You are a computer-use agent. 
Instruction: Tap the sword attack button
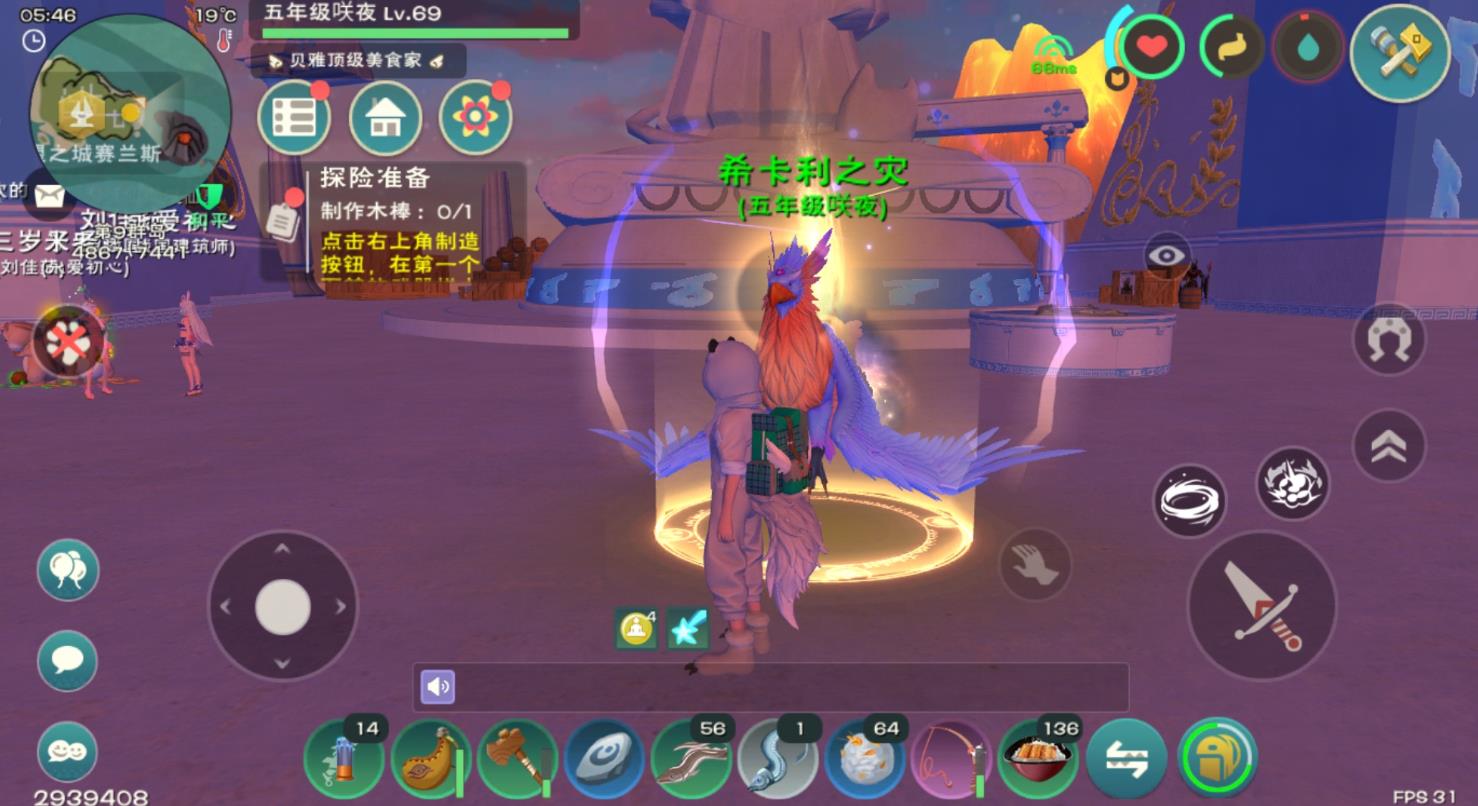(1261, 605)
